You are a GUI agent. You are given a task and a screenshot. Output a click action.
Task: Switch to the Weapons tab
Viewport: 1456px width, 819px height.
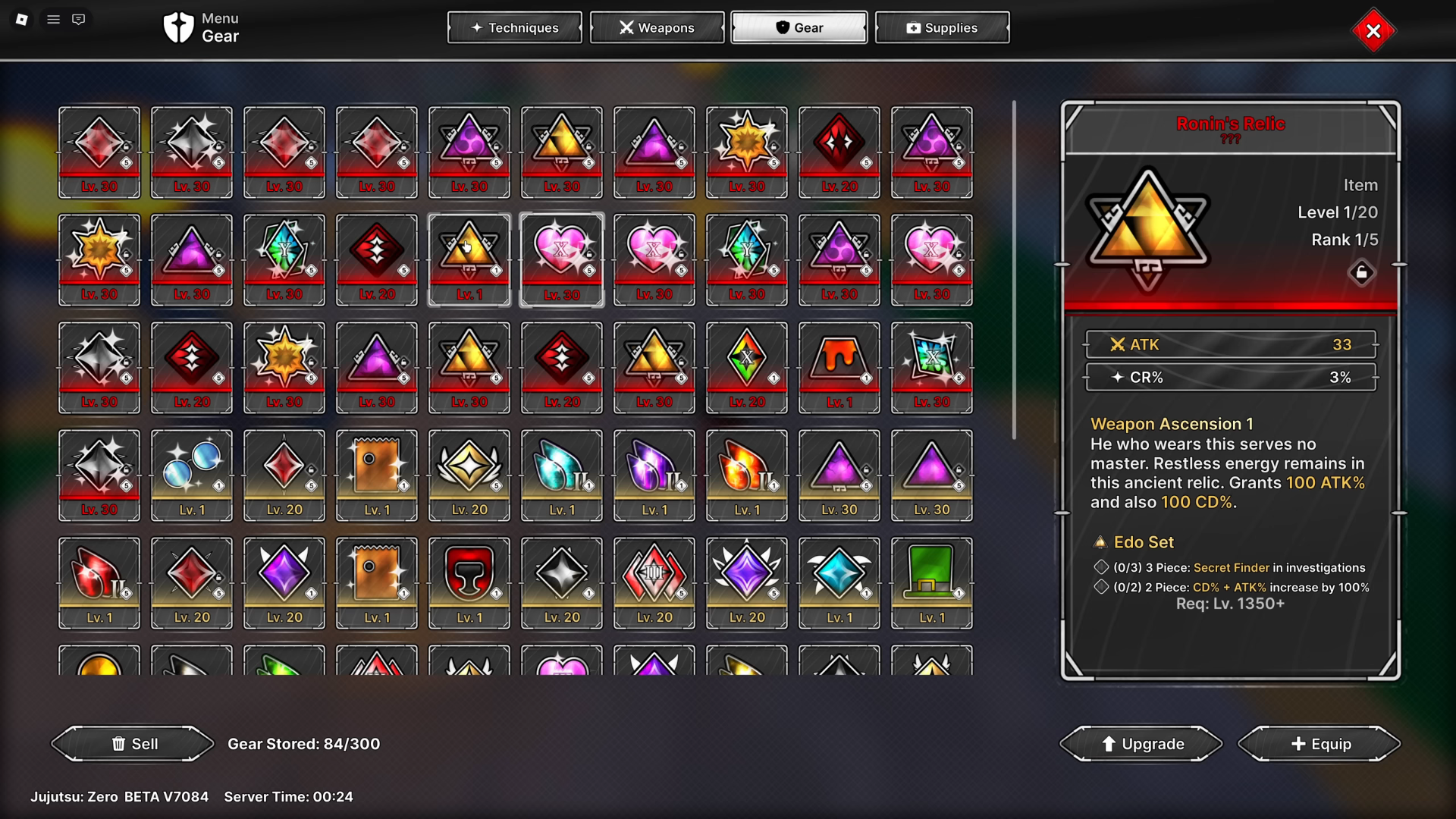pos(657,27)
